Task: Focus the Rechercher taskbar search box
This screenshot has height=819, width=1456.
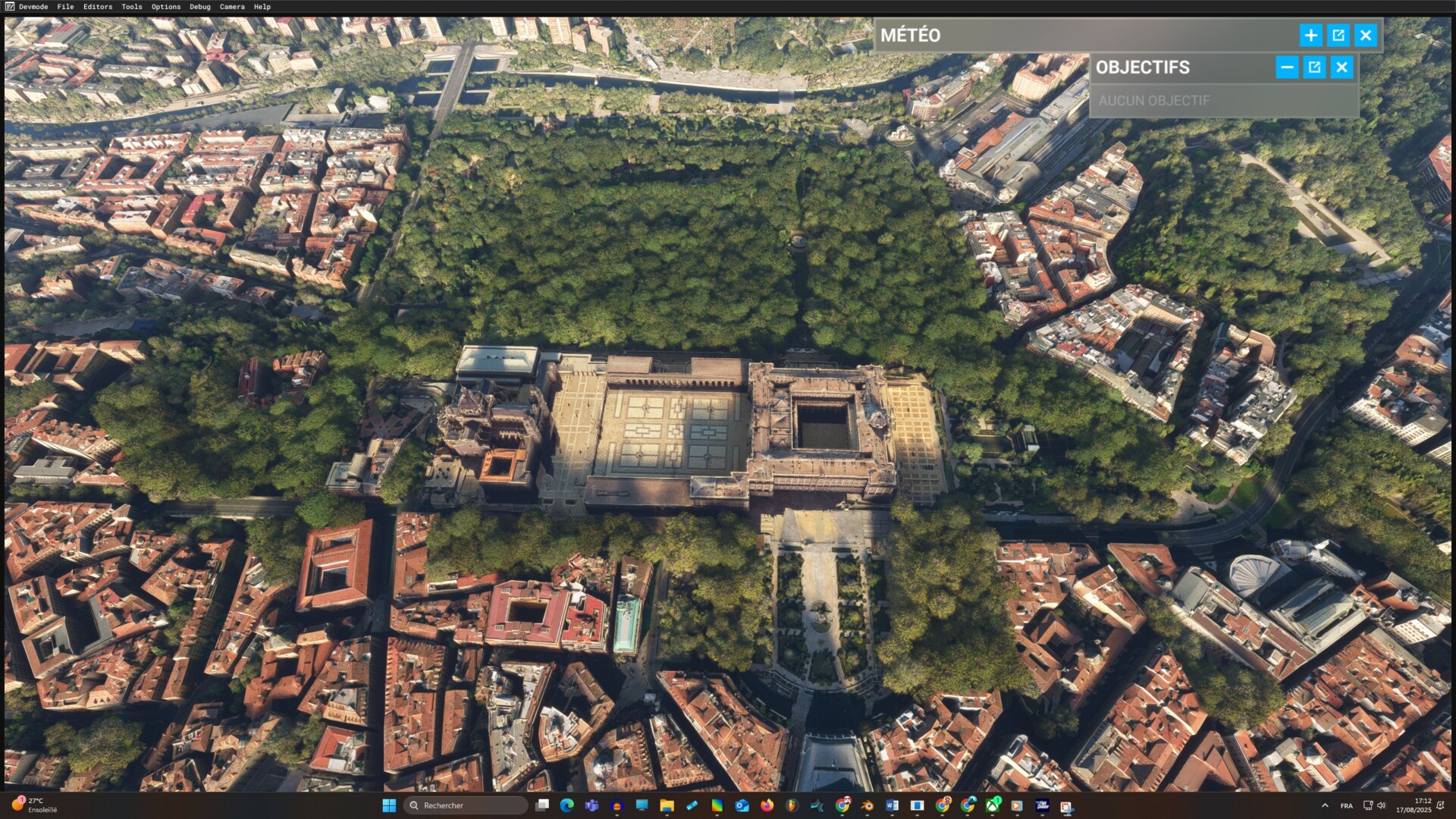Action: click(x=466, y=805)
